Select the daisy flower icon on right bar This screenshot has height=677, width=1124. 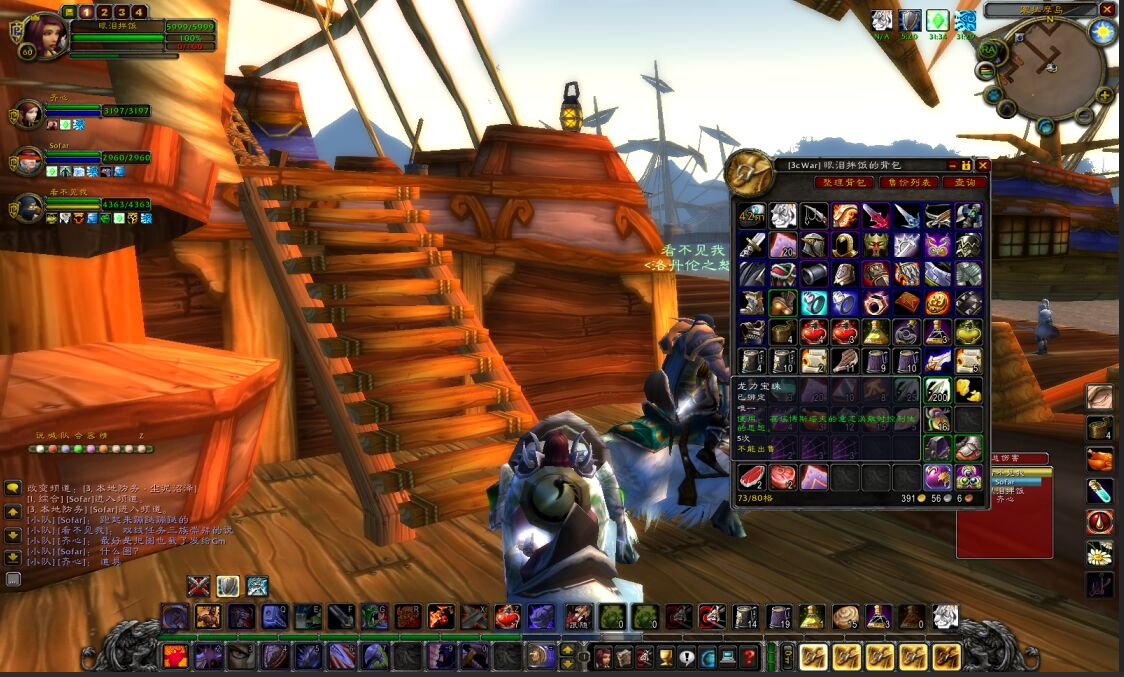click(1100, 553)
